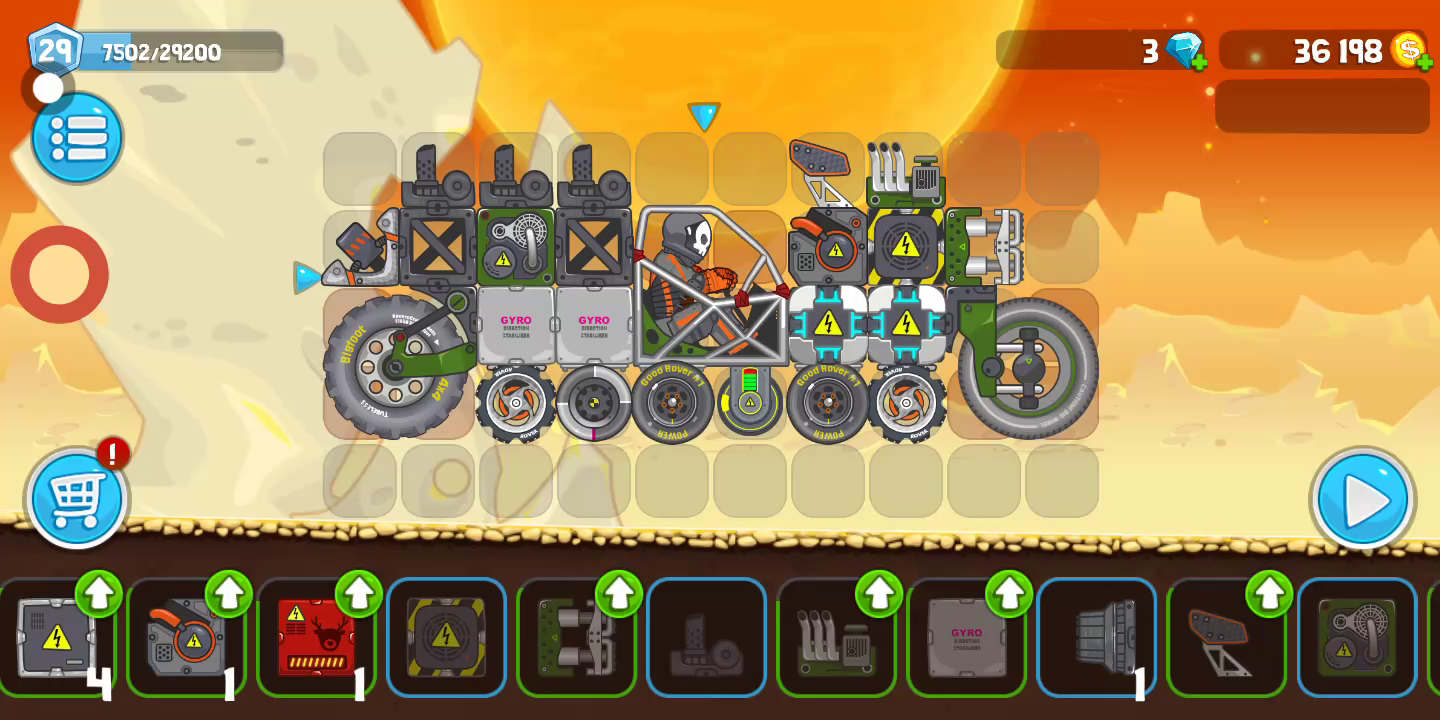Upgrade the GYRO stabilizer part
The height and width of the screenshot is (720, 1440).
[x=1009, y=594]
